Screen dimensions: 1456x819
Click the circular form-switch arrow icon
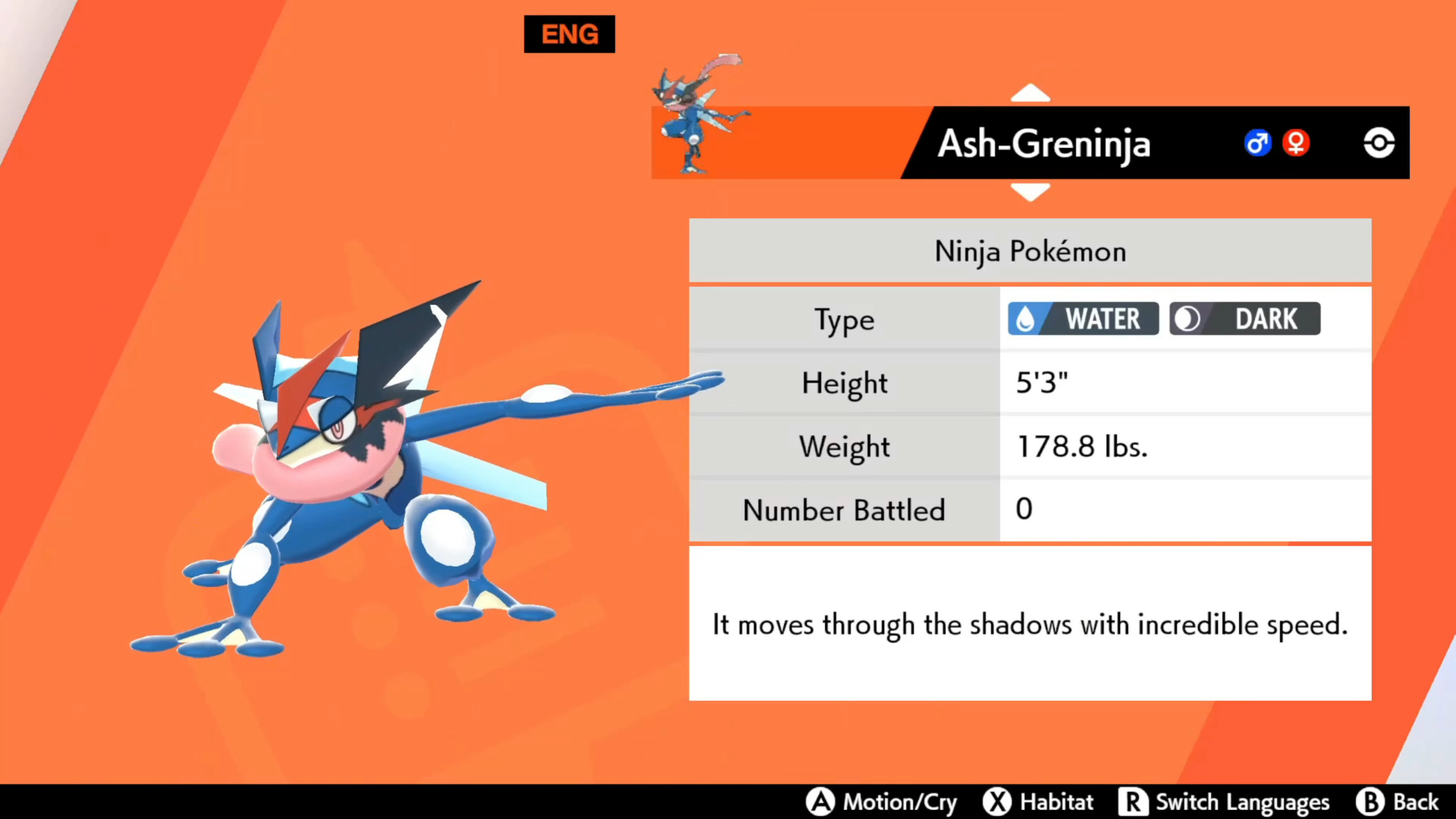coord(1378,143)
